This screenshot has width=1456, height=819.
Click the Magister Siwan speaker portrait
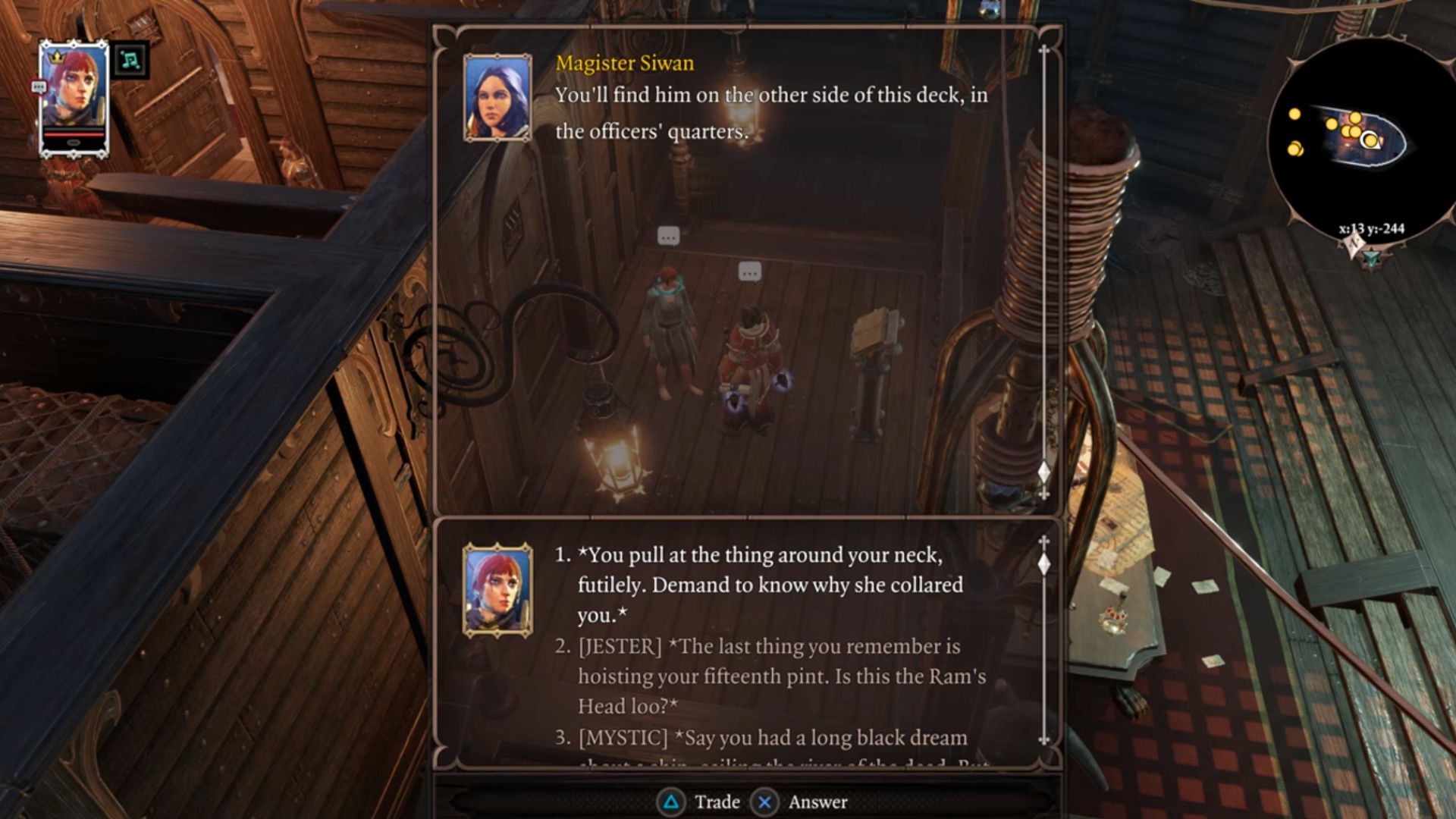point(497,98)
